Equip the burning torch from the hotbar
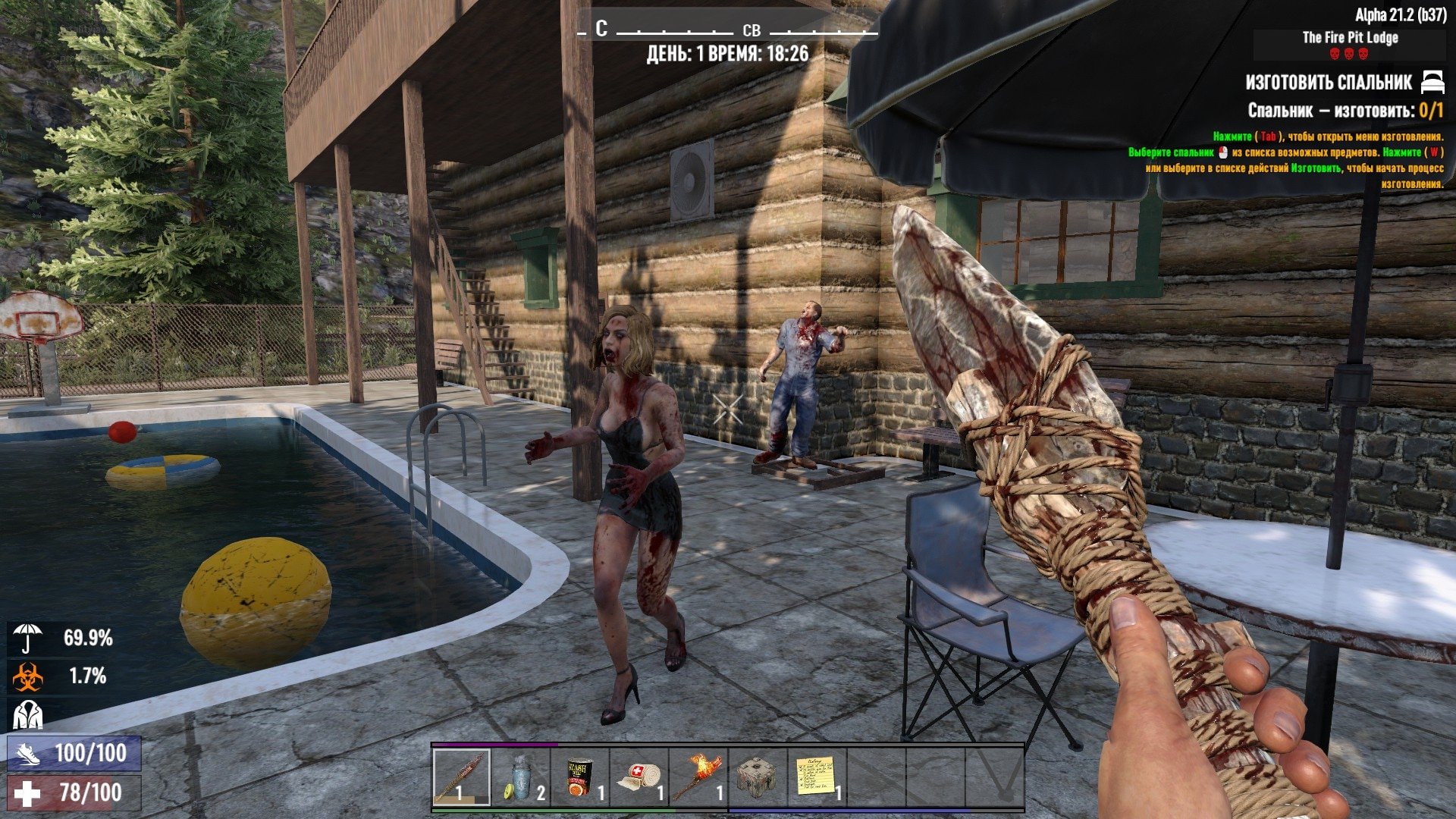This screenshot has width=1456, height=819. click(x=698, y=777)
